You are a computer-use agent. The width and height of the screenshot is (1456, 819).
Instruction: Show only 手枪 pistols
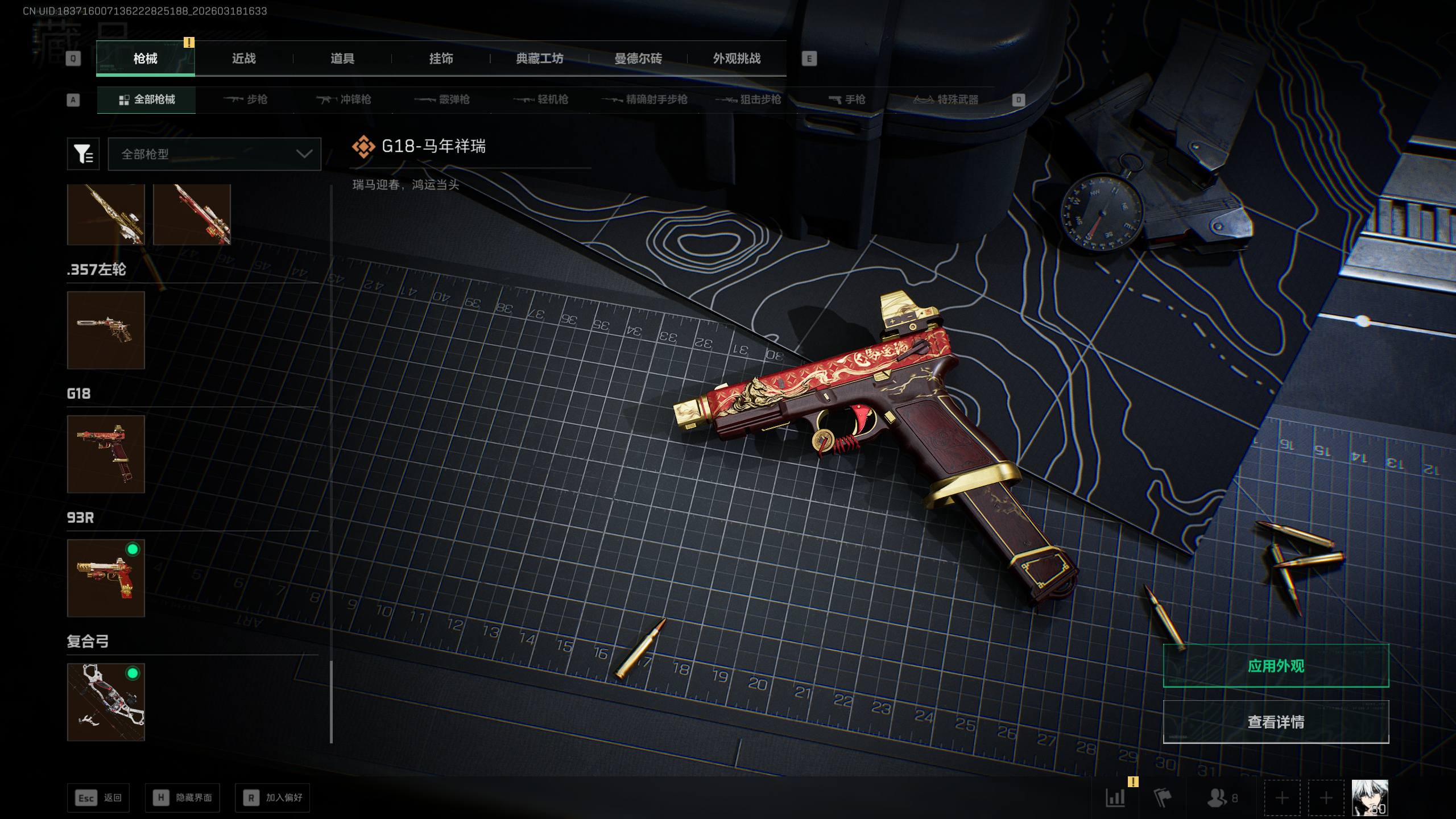tap(847, 100)
